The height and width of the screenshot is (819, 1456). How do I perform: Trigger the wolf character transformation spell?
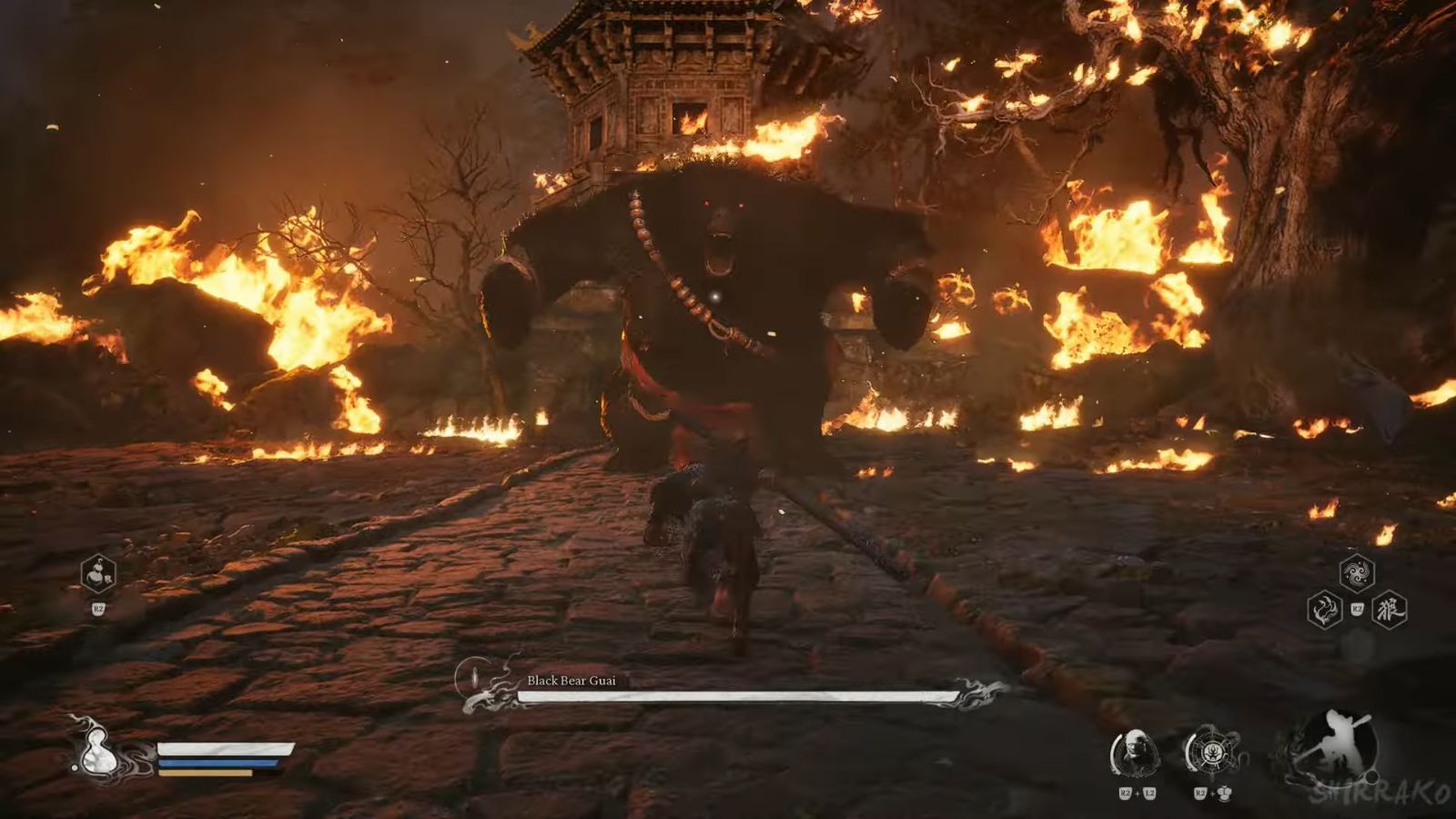click(x=1390, y=610)
